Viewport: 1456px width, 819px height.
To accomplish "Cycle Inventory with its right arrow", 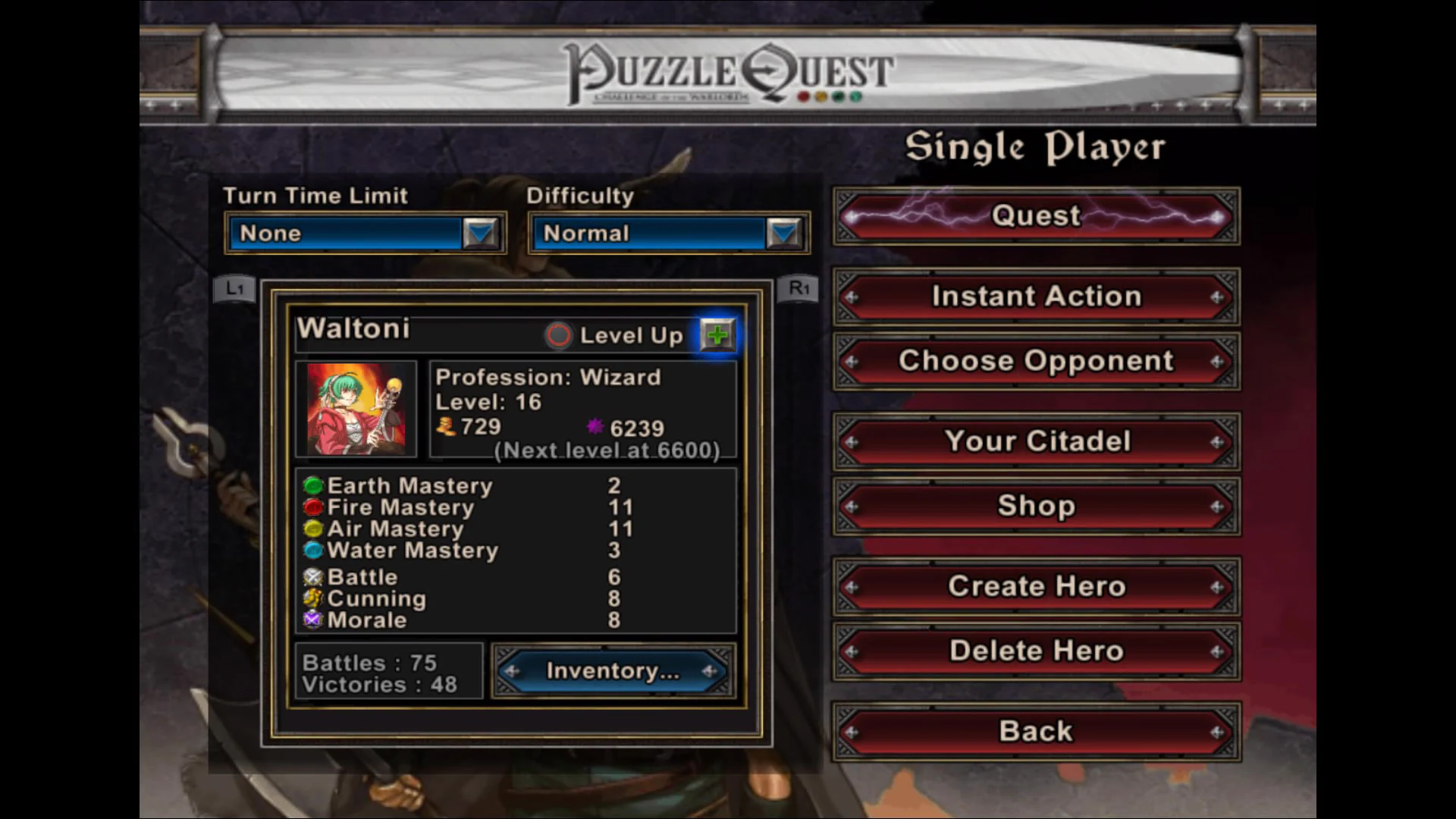I will tap(711, 671).
